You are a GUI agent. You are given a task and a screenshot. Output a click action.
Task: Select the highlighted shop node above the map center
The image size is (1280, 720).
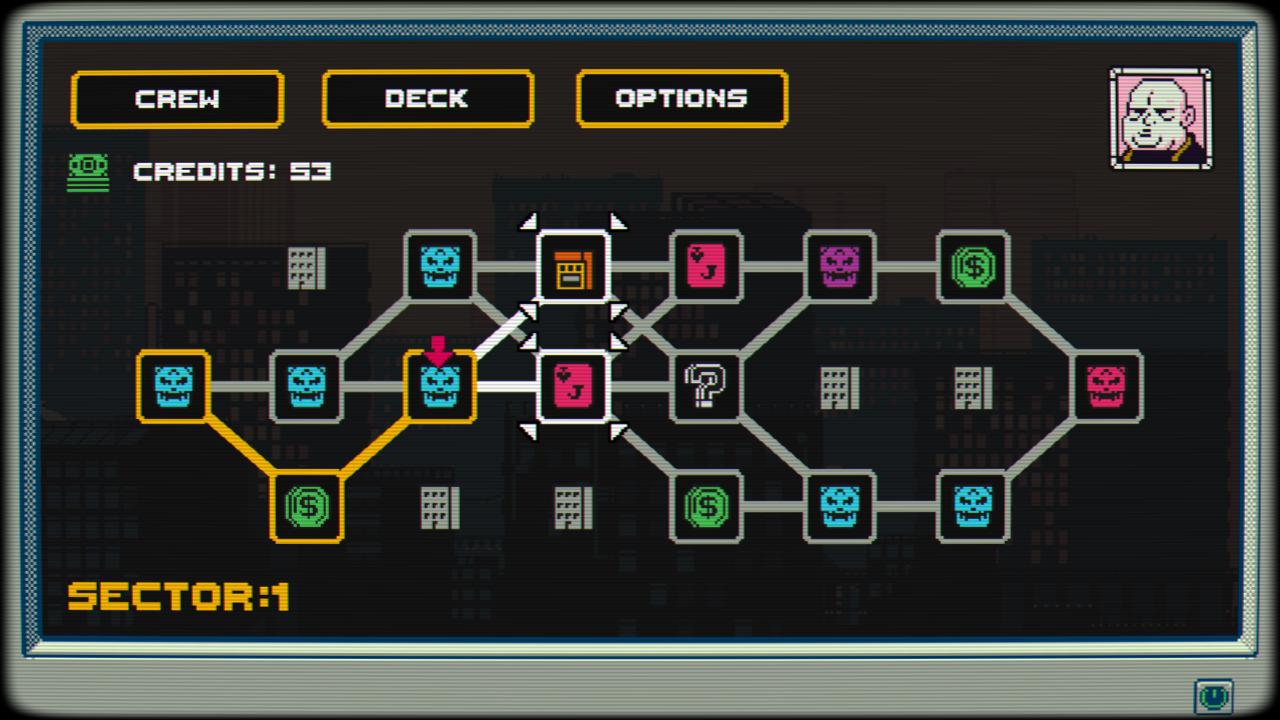click(x=573, y=267)
